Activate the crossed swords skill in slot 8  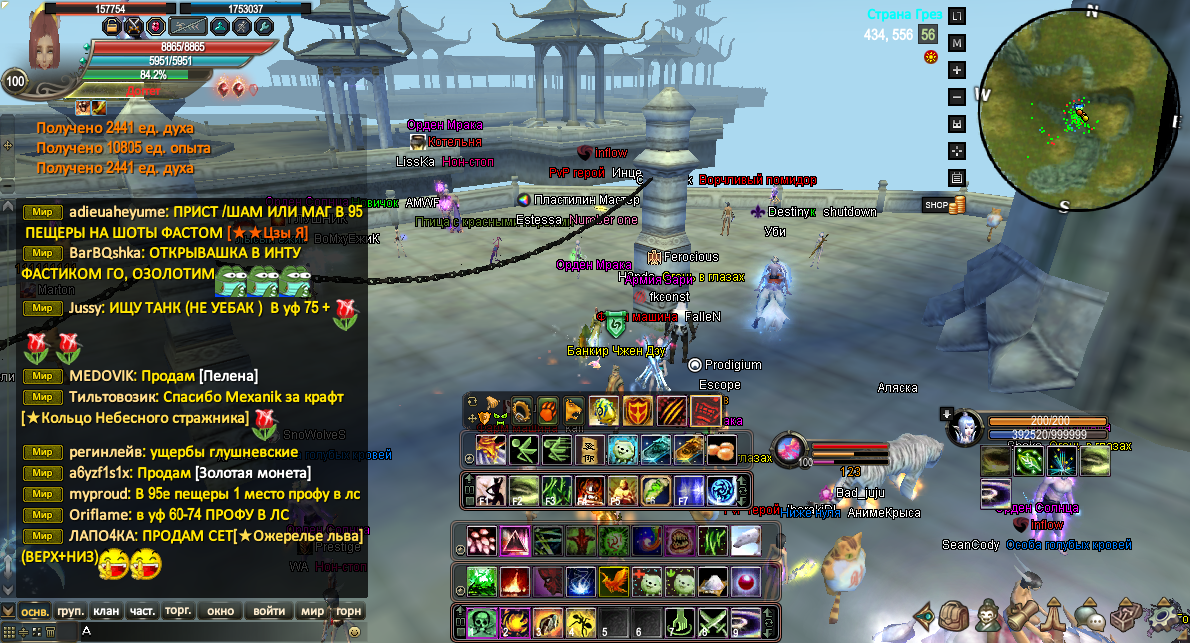[x=712, y=620]
